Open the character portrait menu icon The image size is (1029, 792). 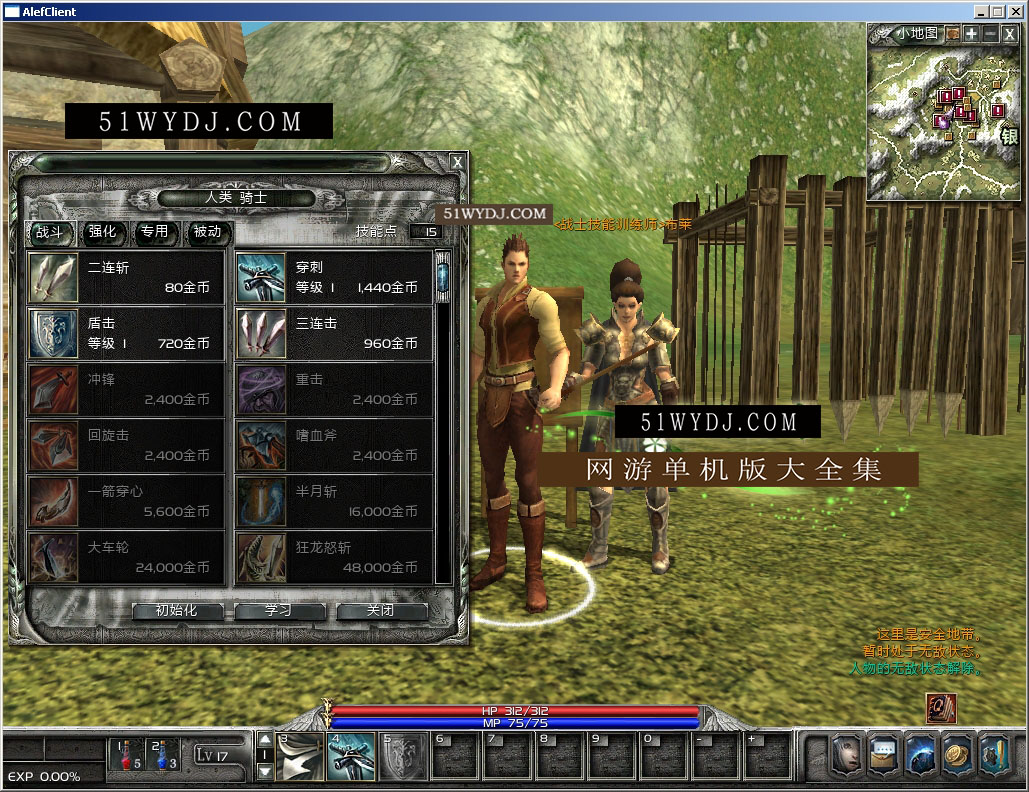tap(846, 756)
